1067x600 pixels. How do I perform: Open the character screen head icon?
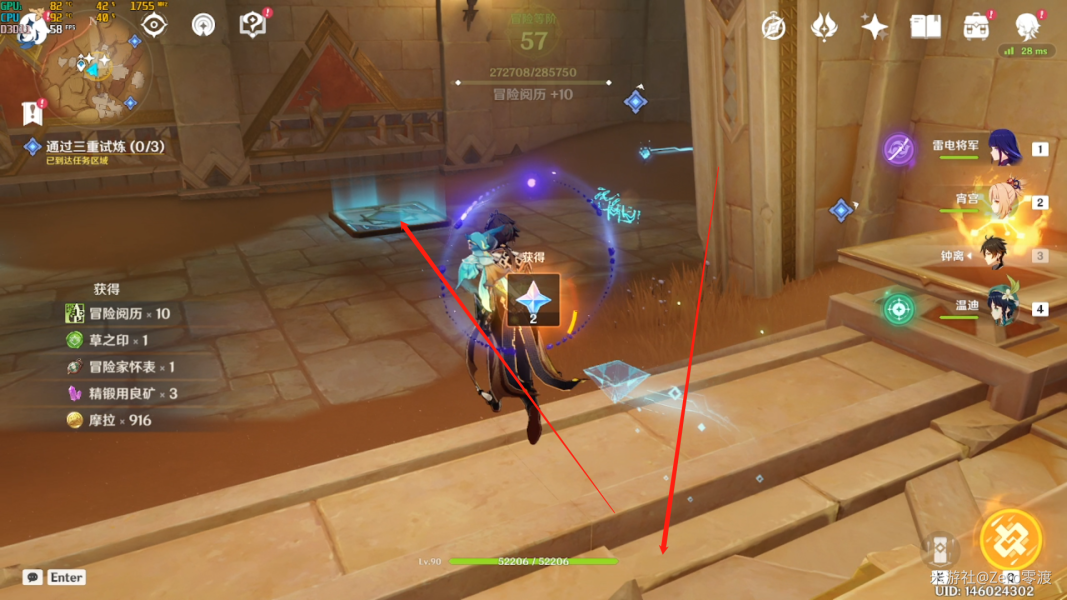coord(1027,25)
